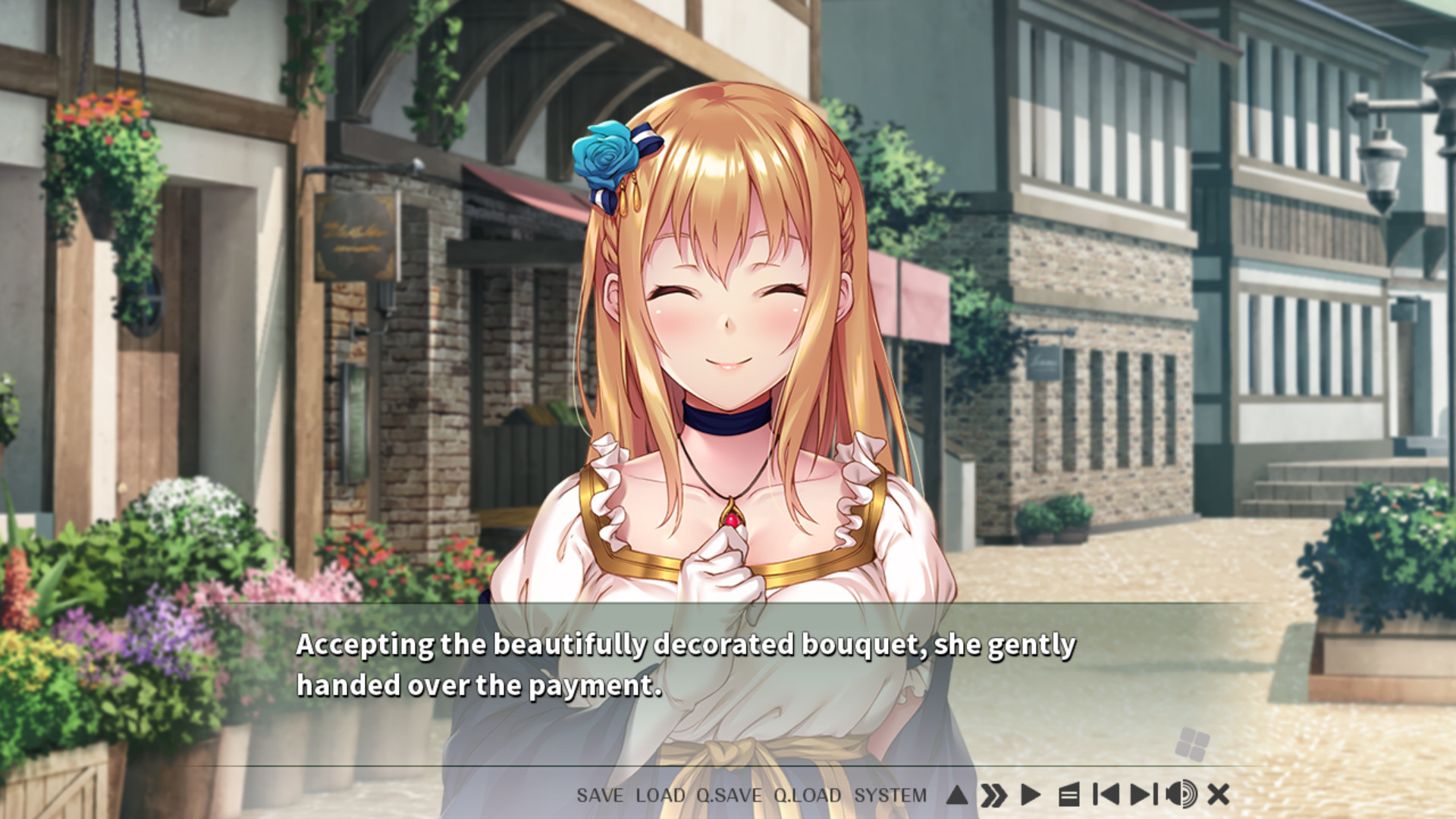
Task: Switch to the LOAD screen
Action: pos(660,795)
